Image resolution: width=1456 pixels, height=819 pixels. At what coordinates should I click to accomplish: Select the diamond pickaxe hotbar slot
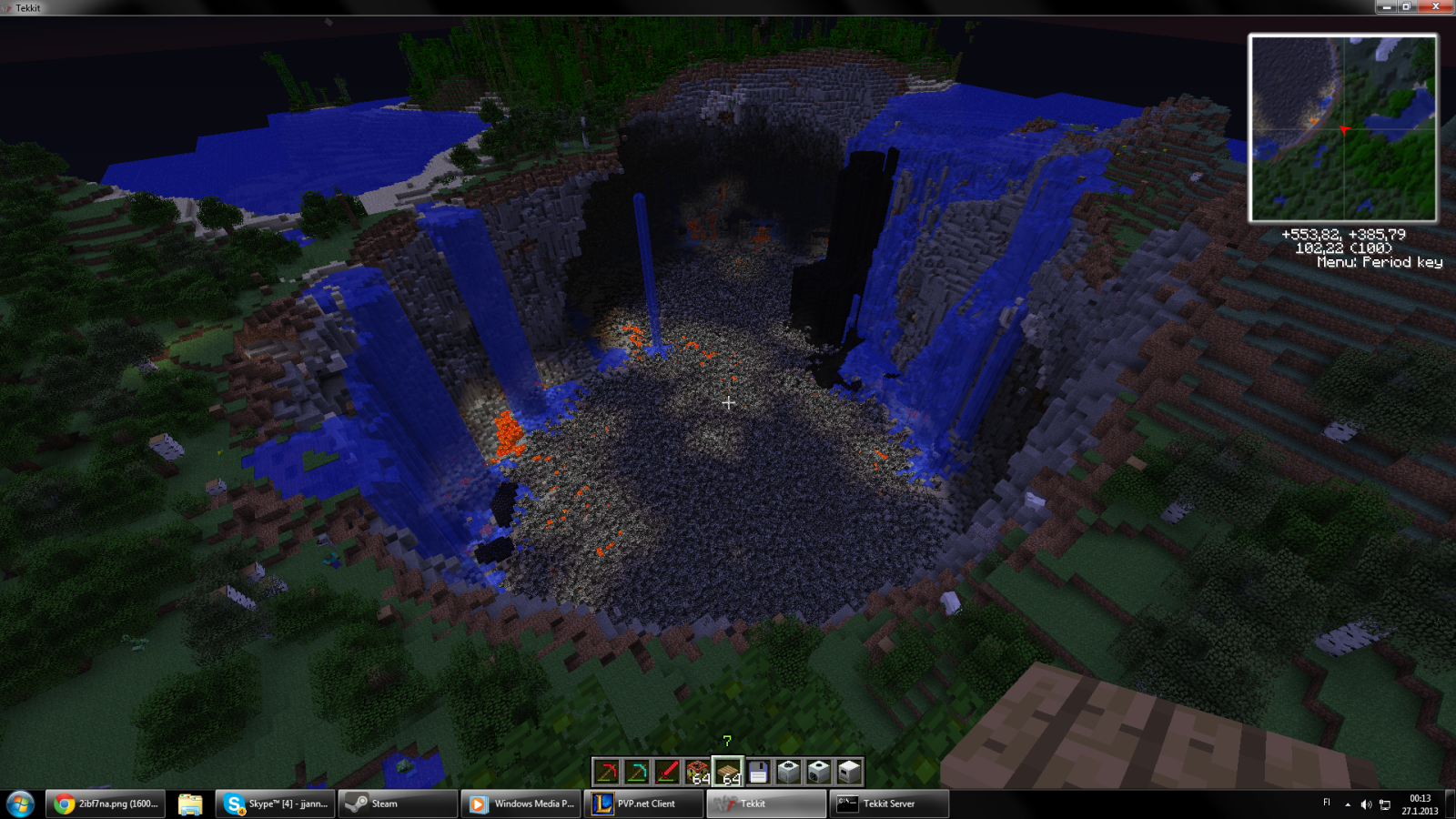[x=637, y=772]
